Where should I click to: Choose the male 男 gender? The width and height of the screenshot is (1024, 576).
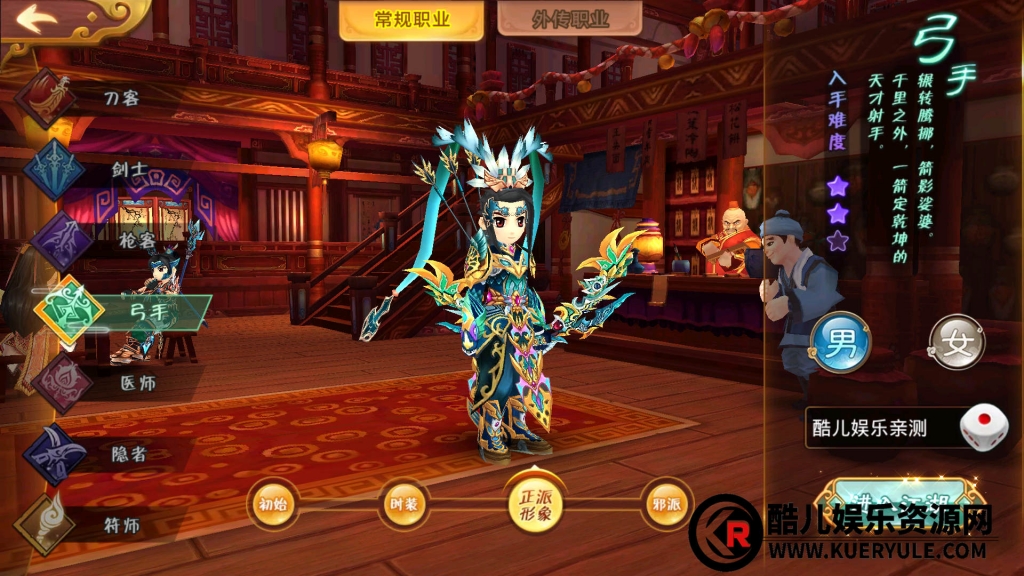839,342
